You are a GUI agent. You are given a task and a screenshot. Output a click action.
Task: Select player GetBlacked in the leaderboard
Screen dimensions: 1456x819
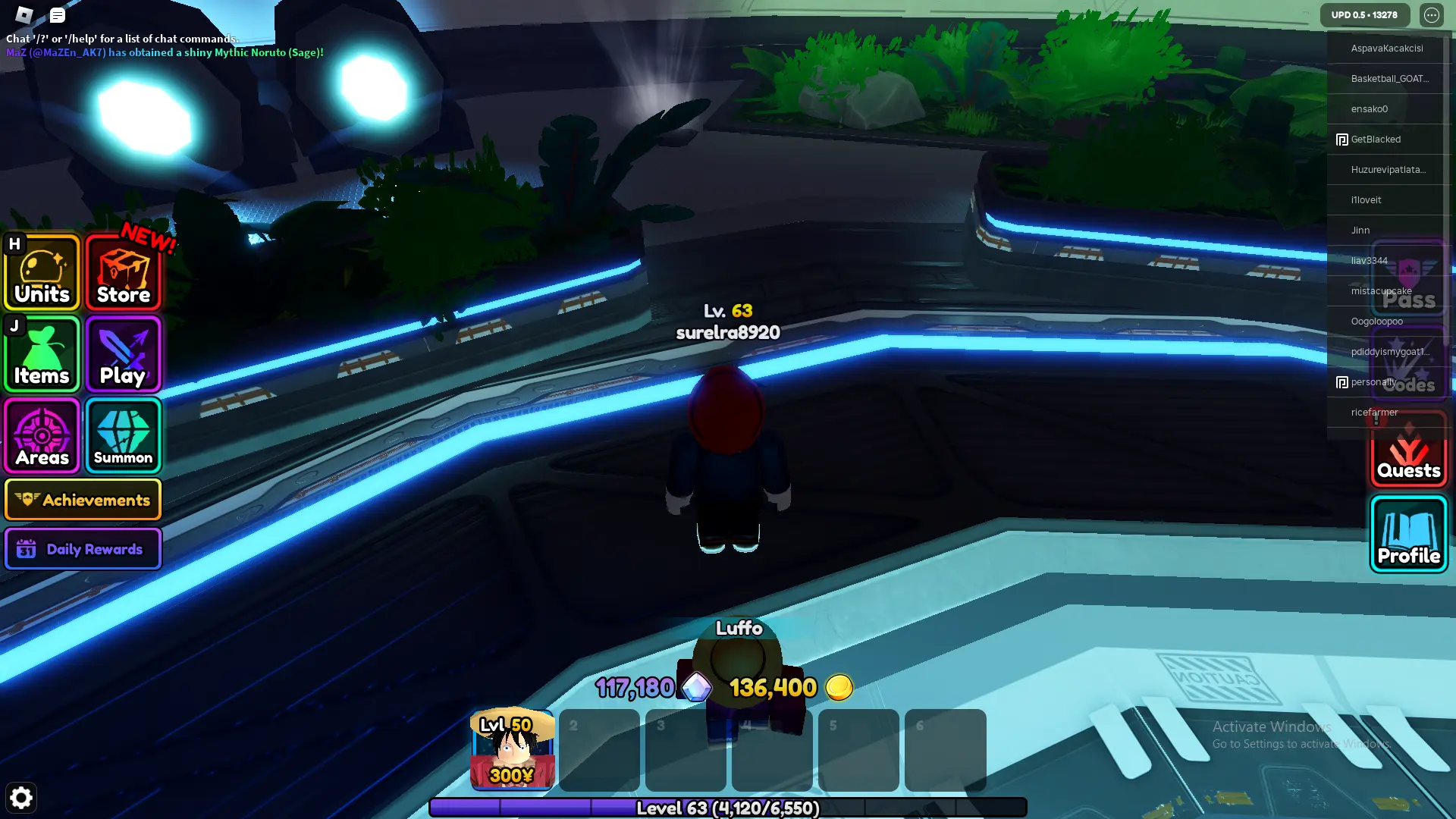[x=1375, y=140]
